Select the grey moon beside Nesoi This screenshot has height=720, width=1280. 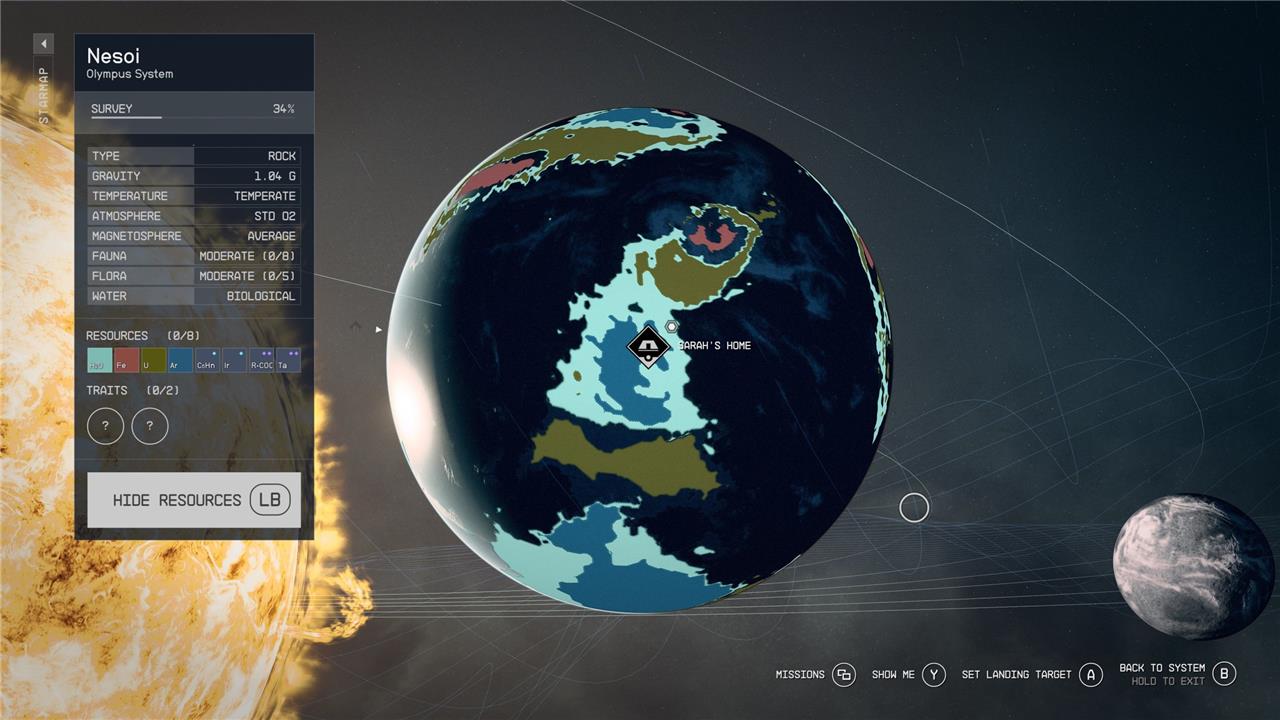(x=1193, y=566)
